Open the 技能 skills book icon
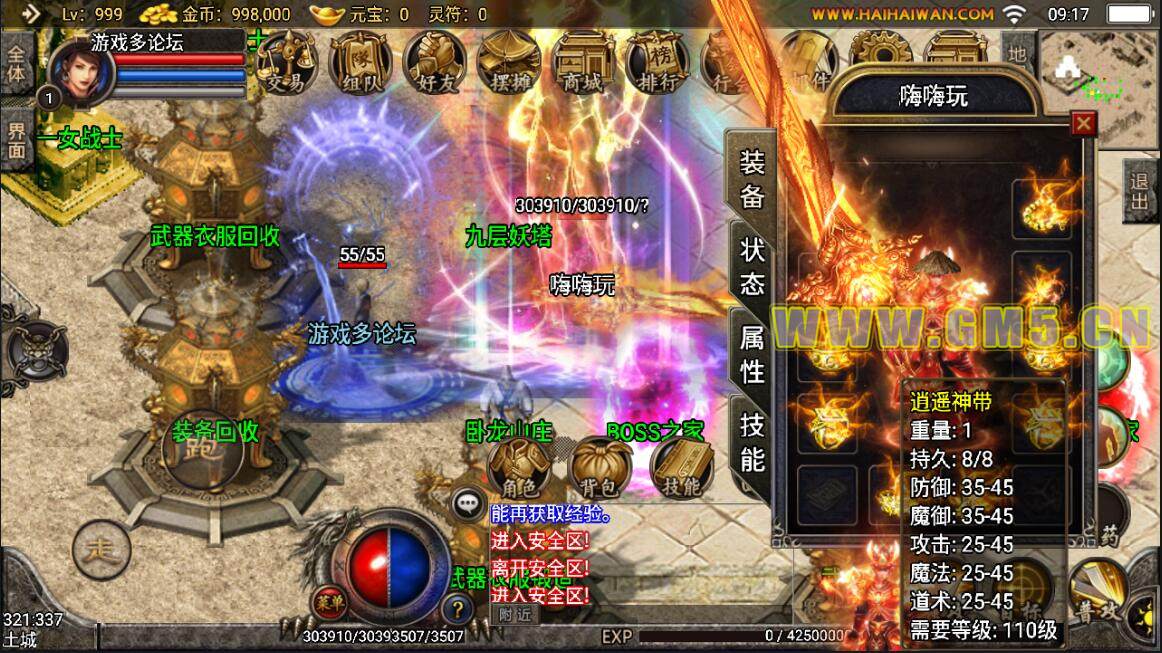The image size is (1162, 653). pos(682,468)
